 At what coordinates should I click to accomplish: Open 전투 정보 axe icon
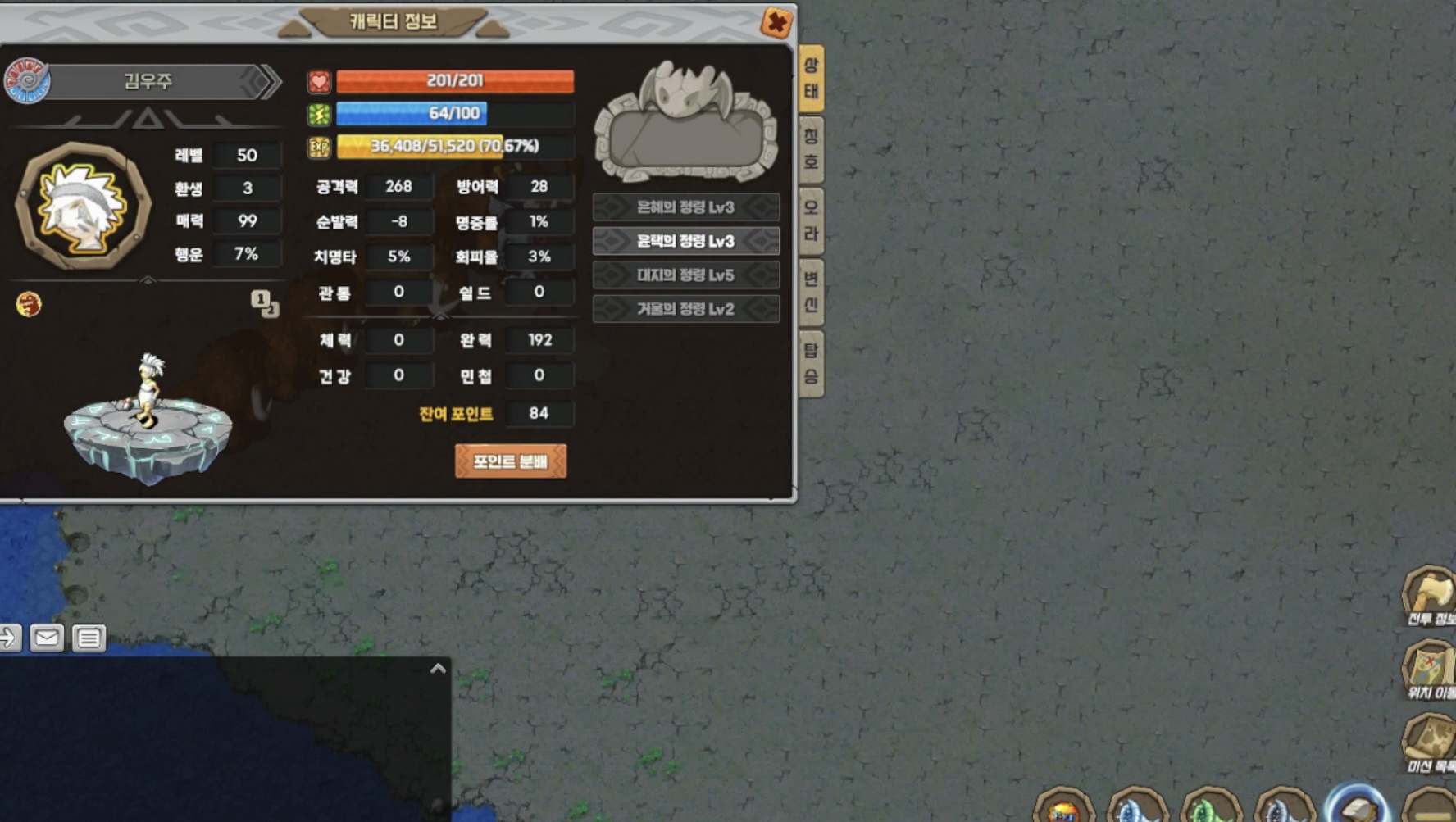coord(1430,594)
